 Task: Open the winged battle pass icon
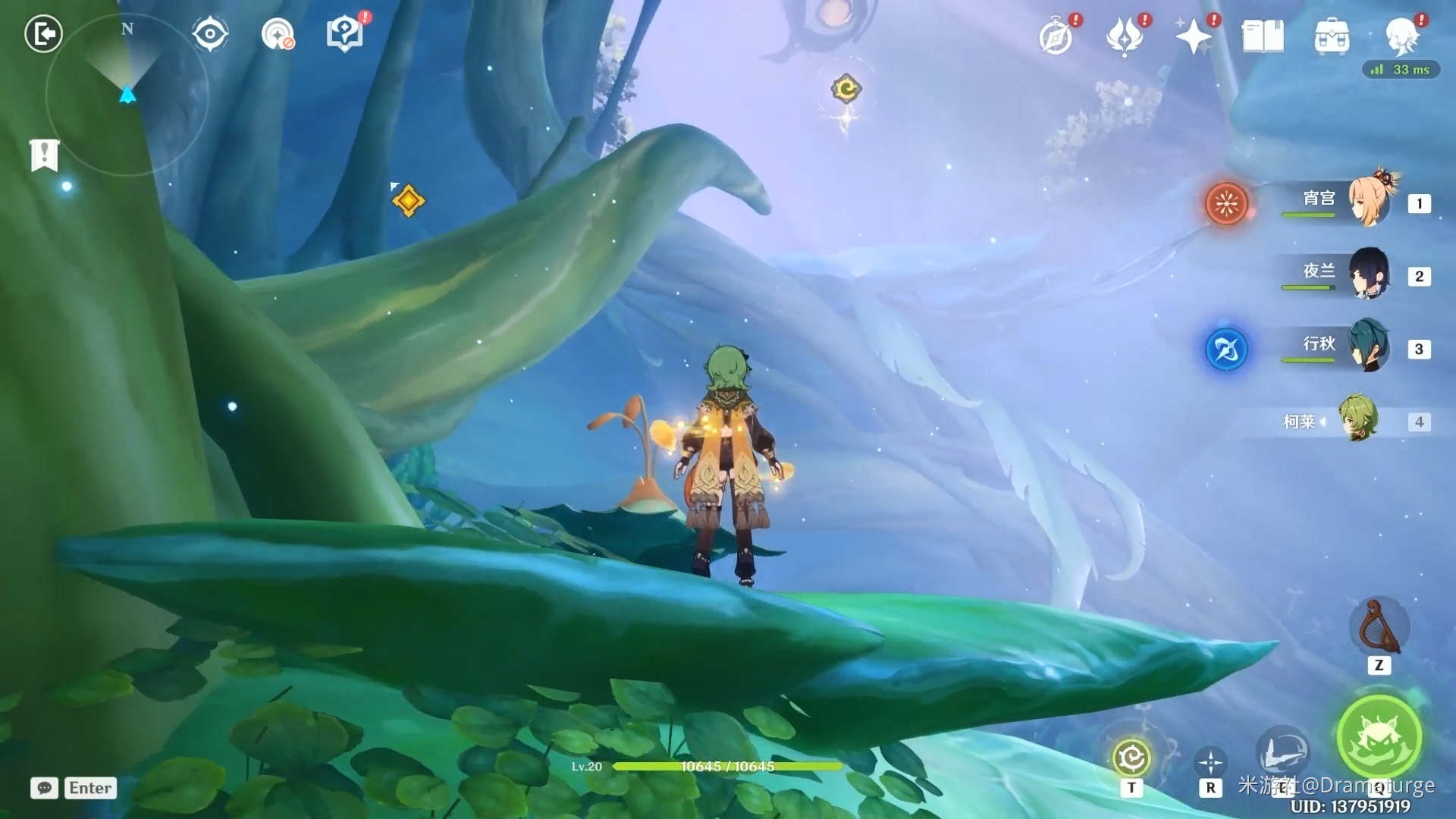(x=1125, y=36)
